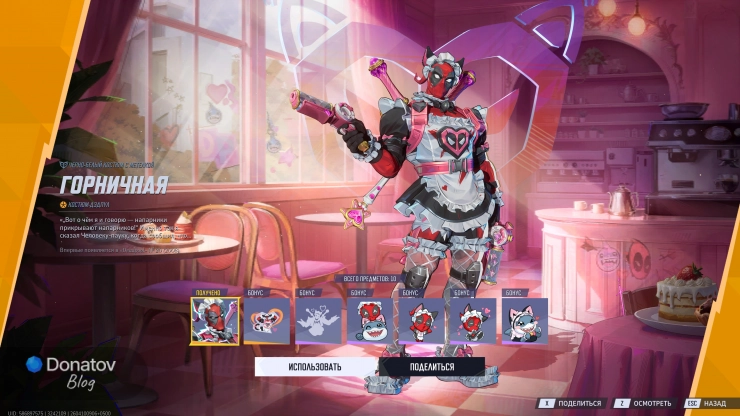Click the Использовать button
The image size is (740, 416).
(316, 367)
